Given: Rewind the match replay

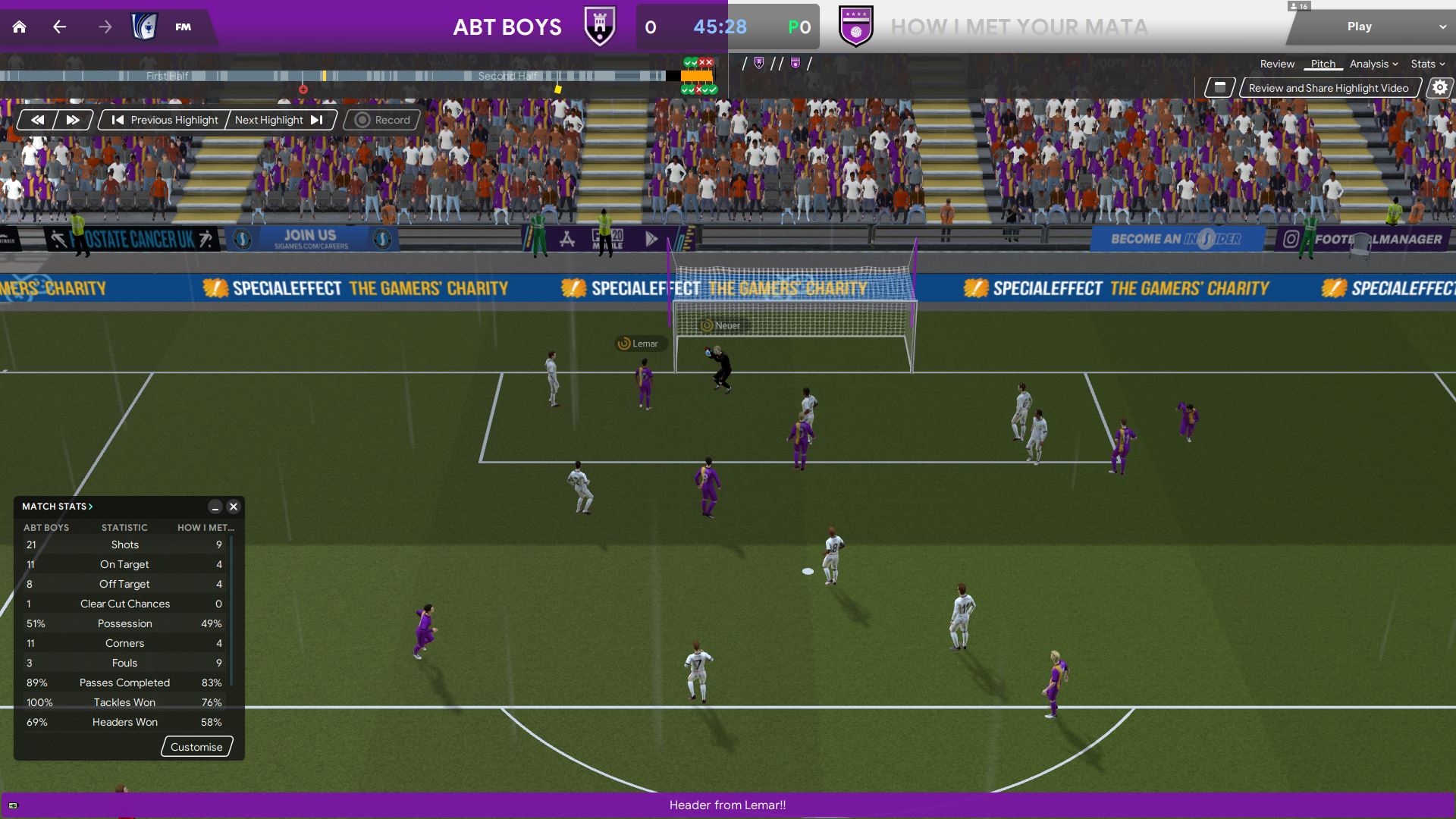Looking at the screenshot, I should click(x=37, y=120).
